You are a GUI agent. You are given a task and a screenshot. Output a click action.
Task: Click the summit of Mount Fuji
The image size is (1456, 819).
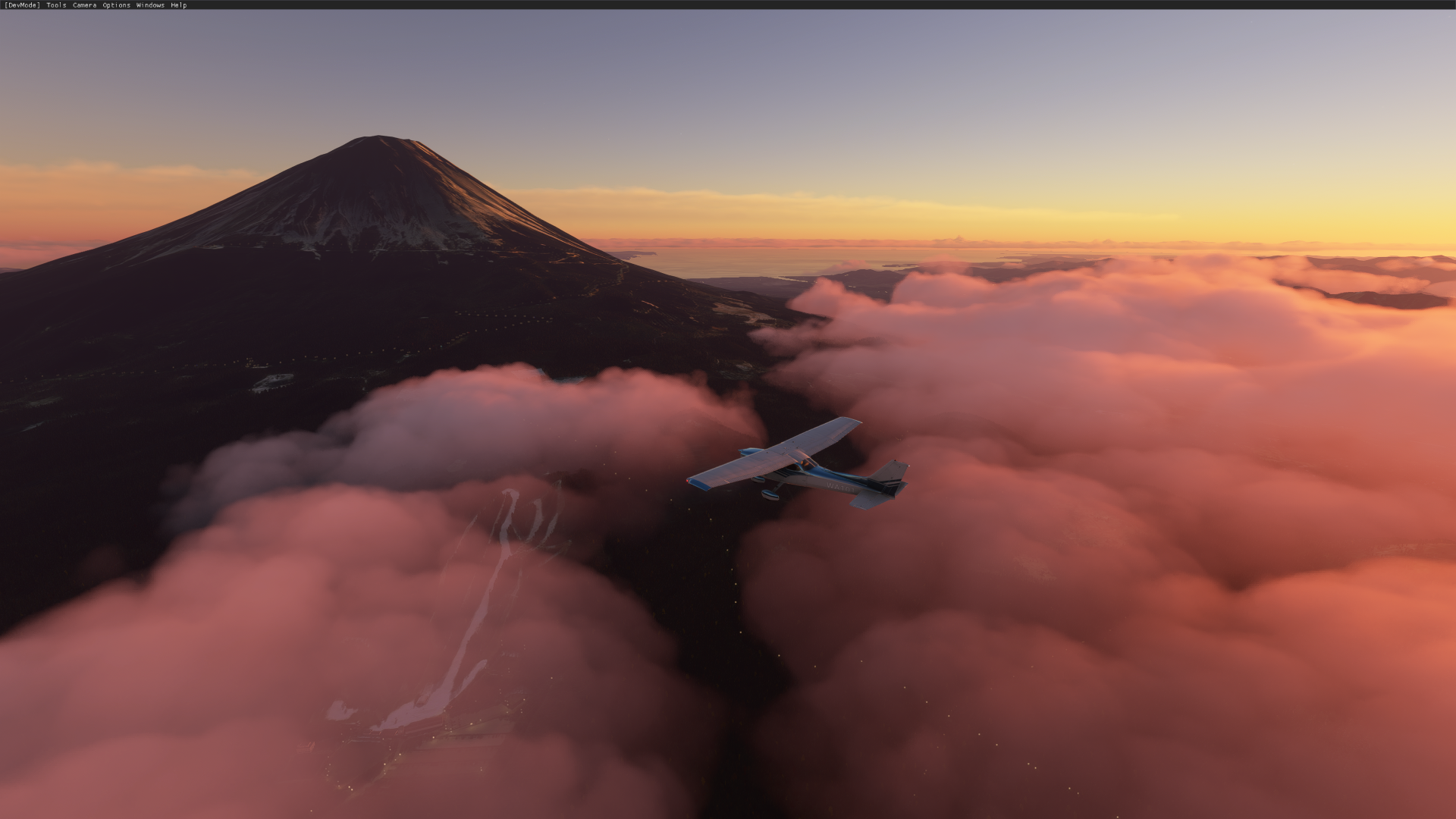click(x=377, y=136)
